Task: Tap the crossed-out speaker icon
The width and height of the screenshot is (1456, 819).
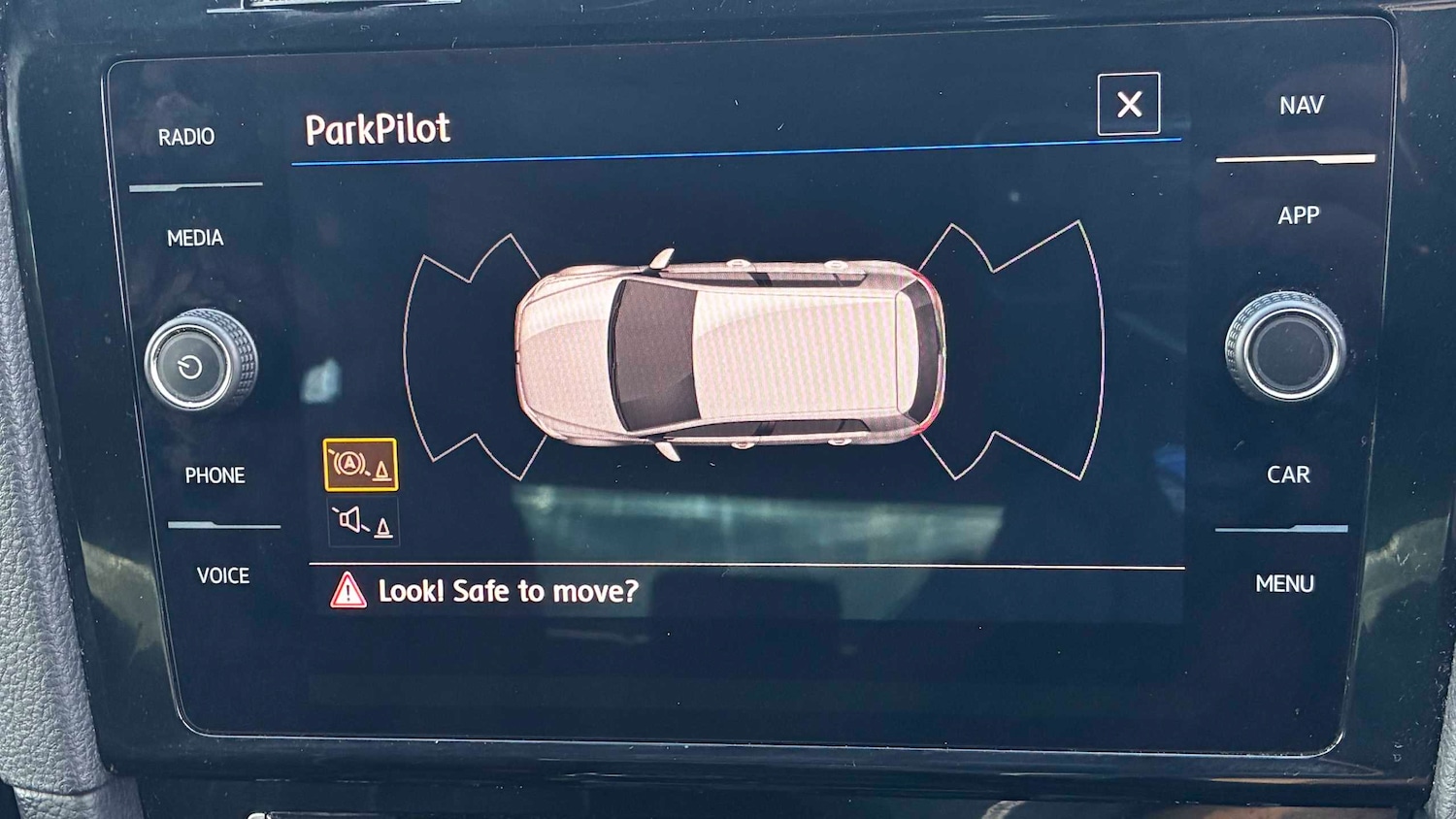Action: 351,519
